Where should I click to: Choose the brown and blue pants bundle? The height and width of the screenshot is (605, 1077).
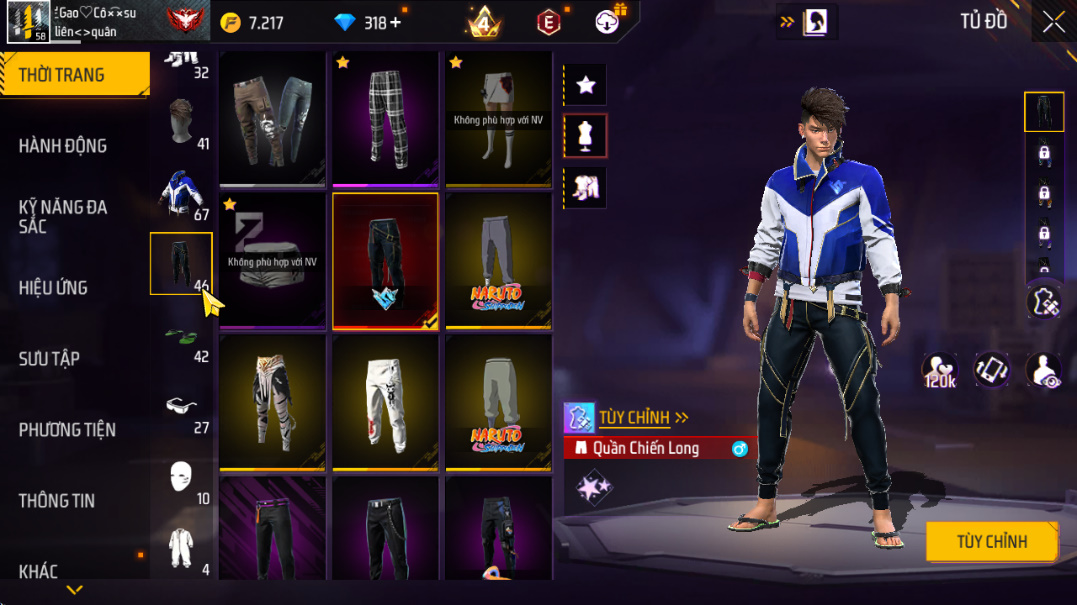272,117
